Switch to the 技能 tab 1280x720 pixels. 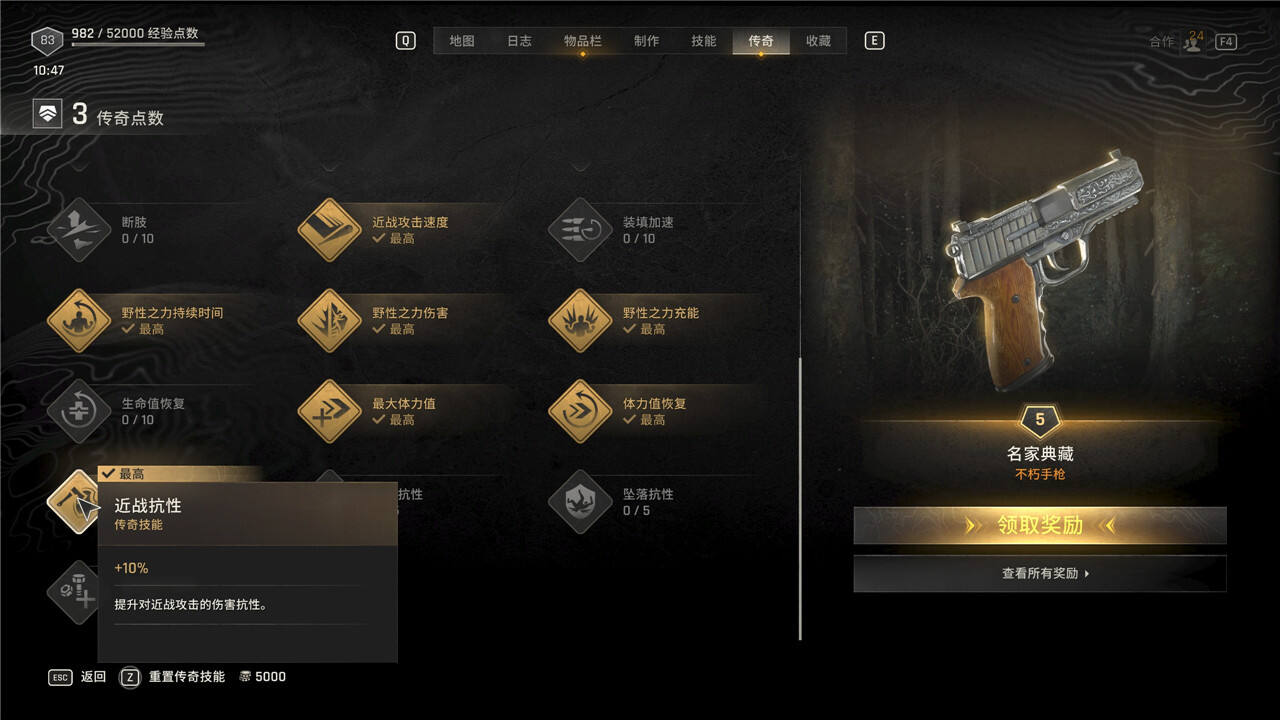(703, 41)
